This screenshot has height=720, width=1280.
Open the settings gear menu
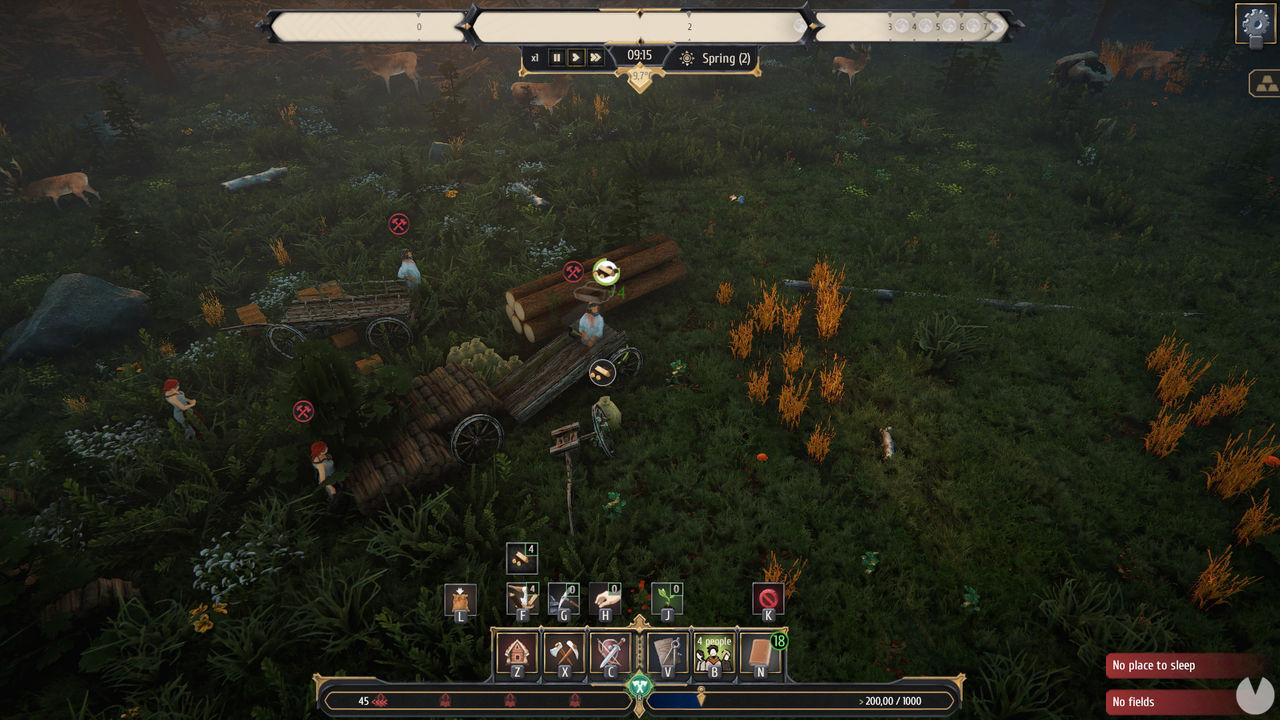click(x=1255, y=24)
